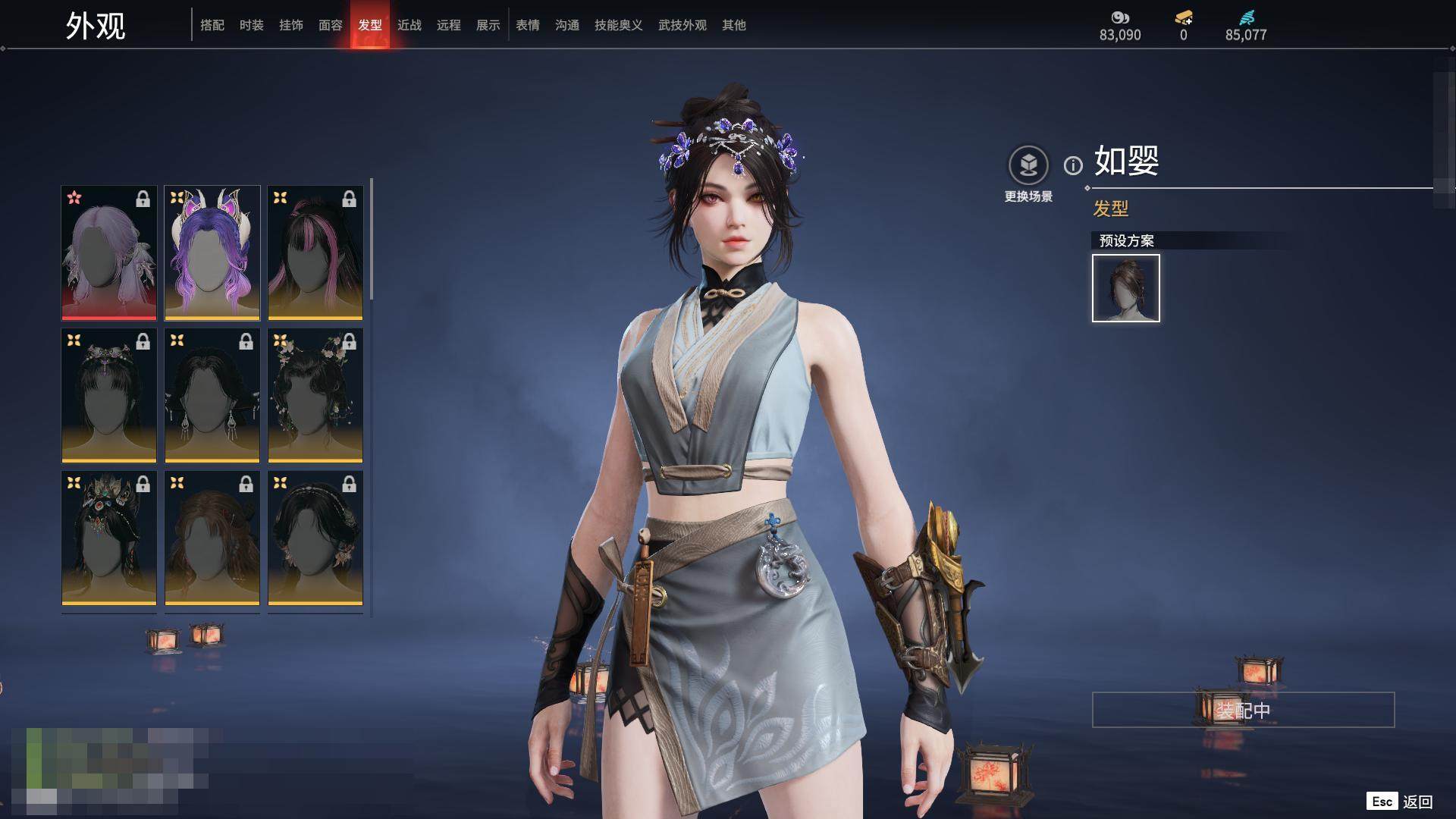Select the brown wavy hairstyle card
Screen dimensions: 1456x819
click(x=212, y=538)
